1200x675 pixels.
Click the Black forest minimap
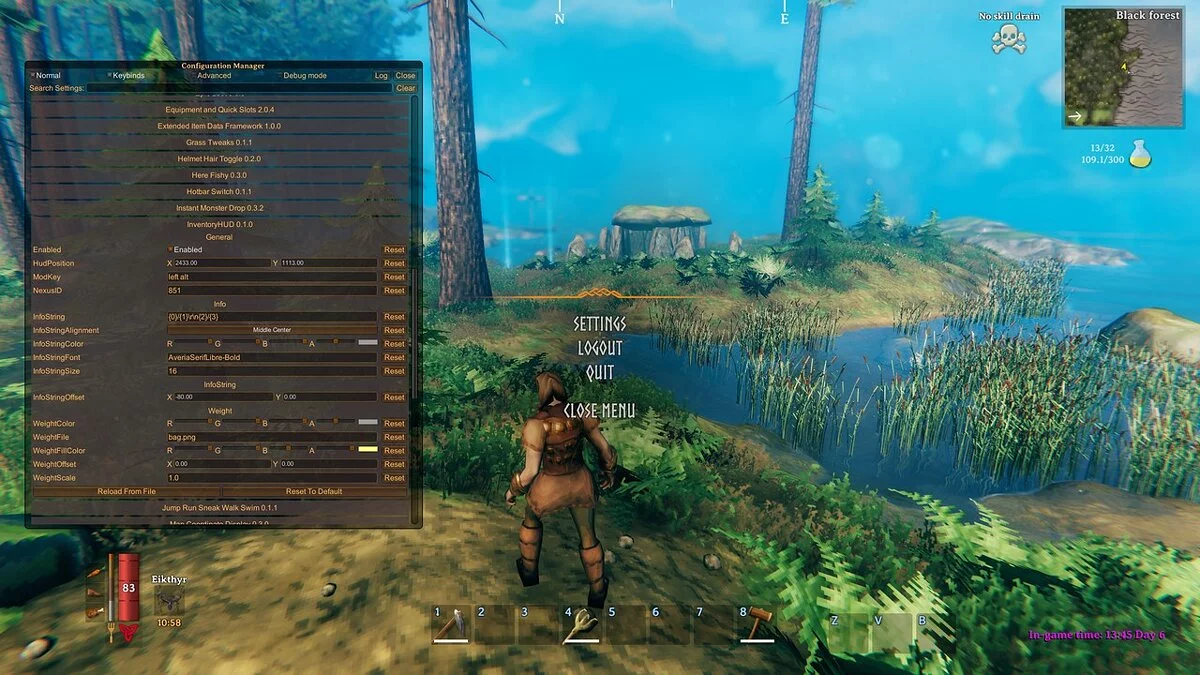pos(1123,68)
